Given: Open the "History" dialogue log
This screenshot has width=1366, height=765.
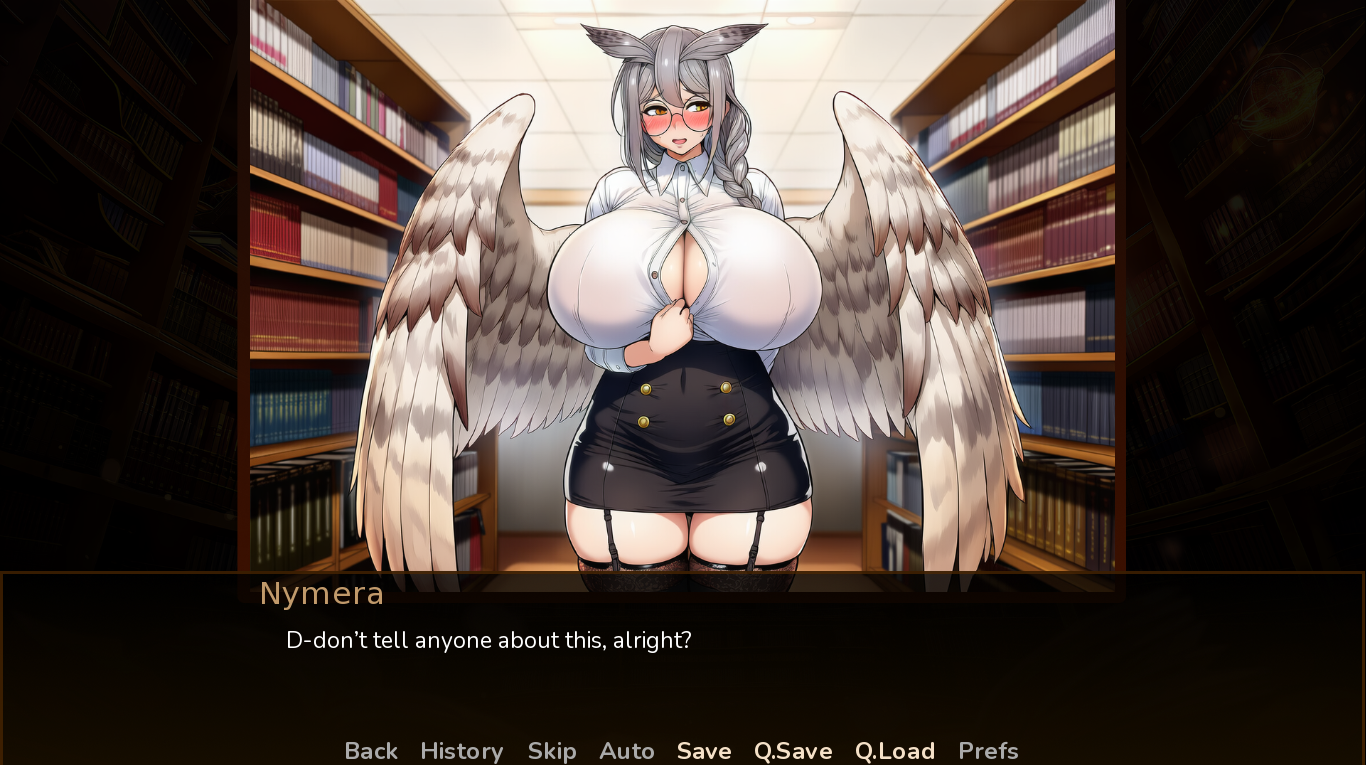Looking at the screenshot, I should [461, 751].
